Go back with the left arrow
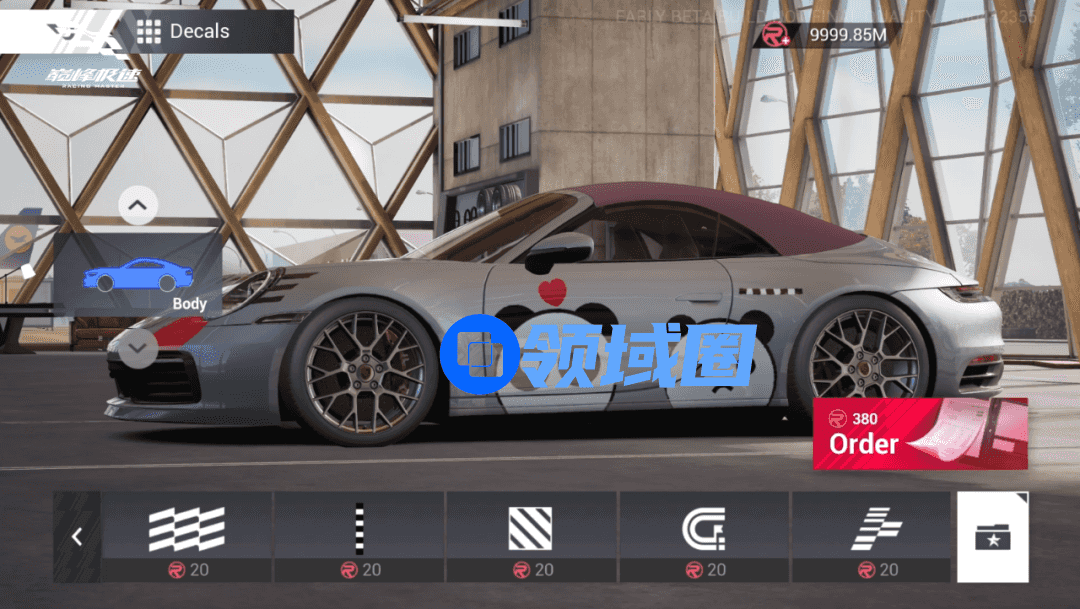1080x609 pixels. pos(77,537)
